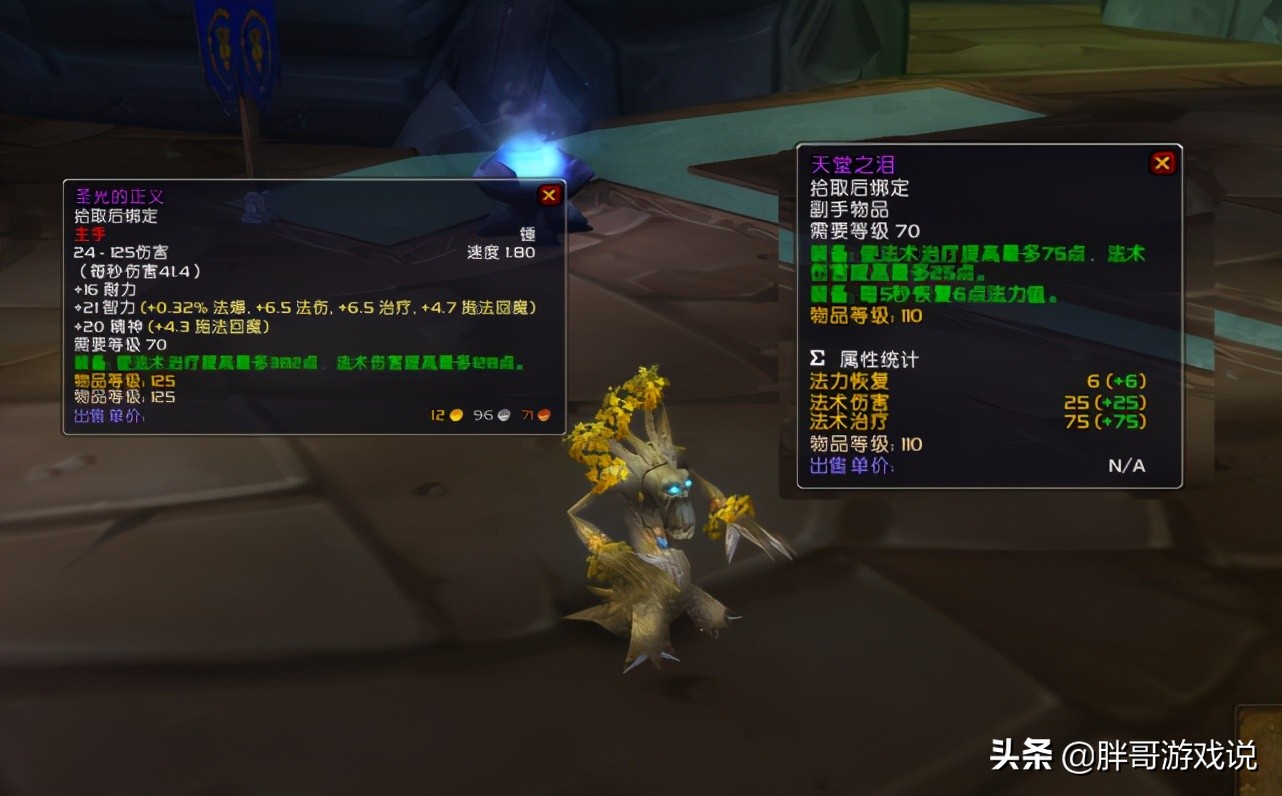
Task: Click the Σ icon next to 属性统计
Action: click(815, 358)
